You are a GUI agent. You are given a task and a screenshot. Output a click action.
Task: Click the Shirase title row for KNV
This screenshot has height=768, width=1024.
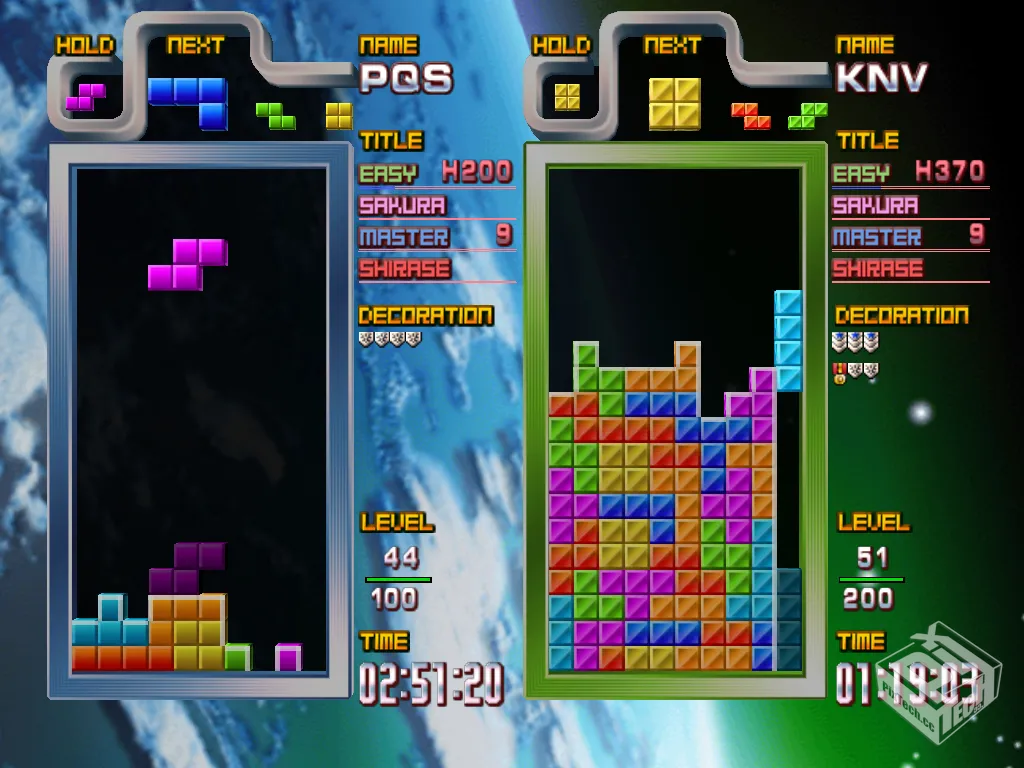tap(910, 268)
